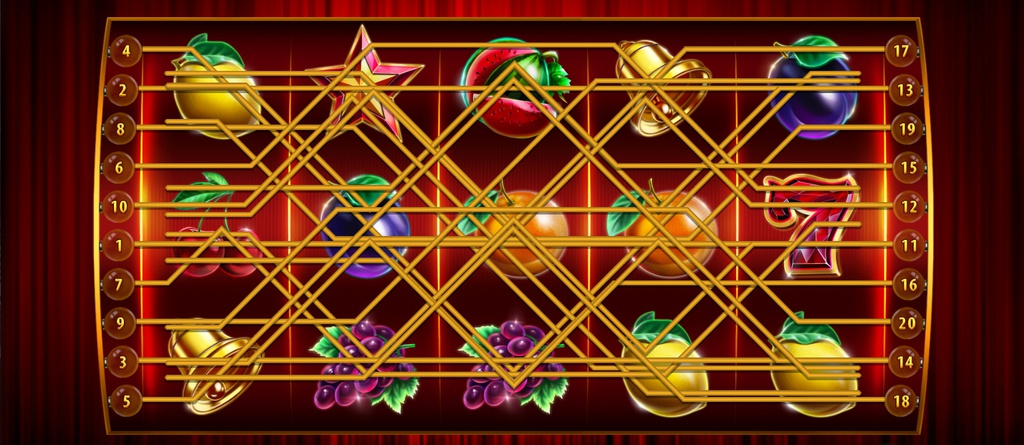1024x445 pixels.
Task: Click the payline 13 indicator
Action: tap(905, 90)
